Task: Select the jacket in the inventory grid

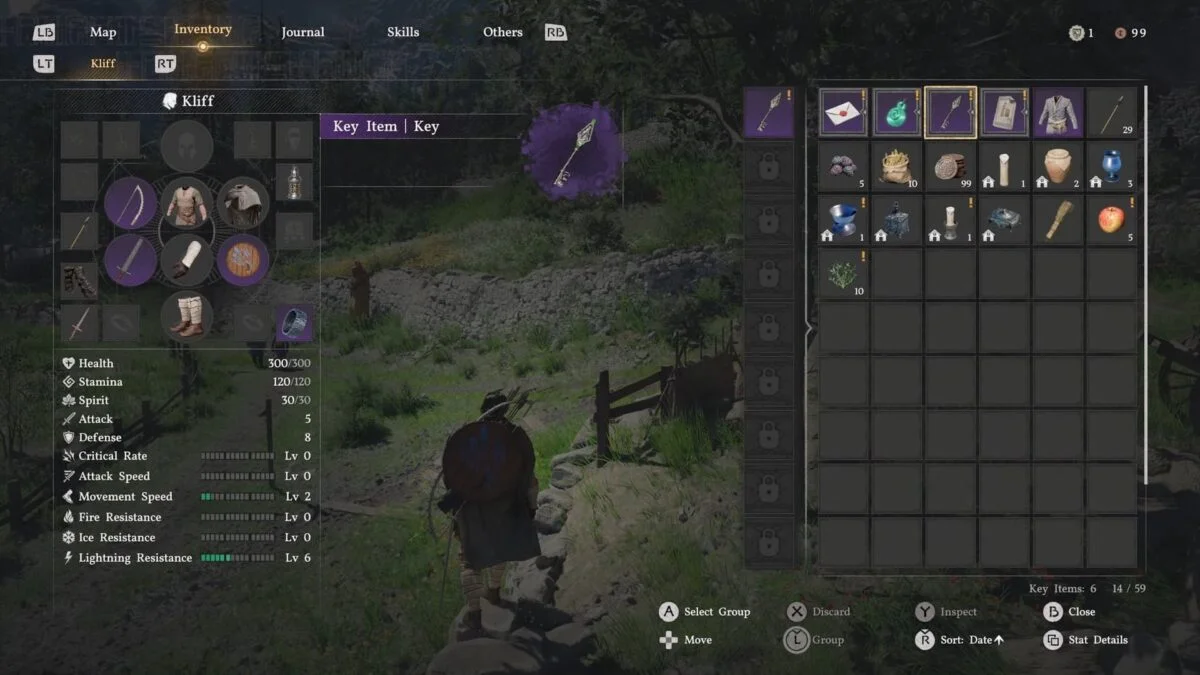Action: [x=1058, y=112]
